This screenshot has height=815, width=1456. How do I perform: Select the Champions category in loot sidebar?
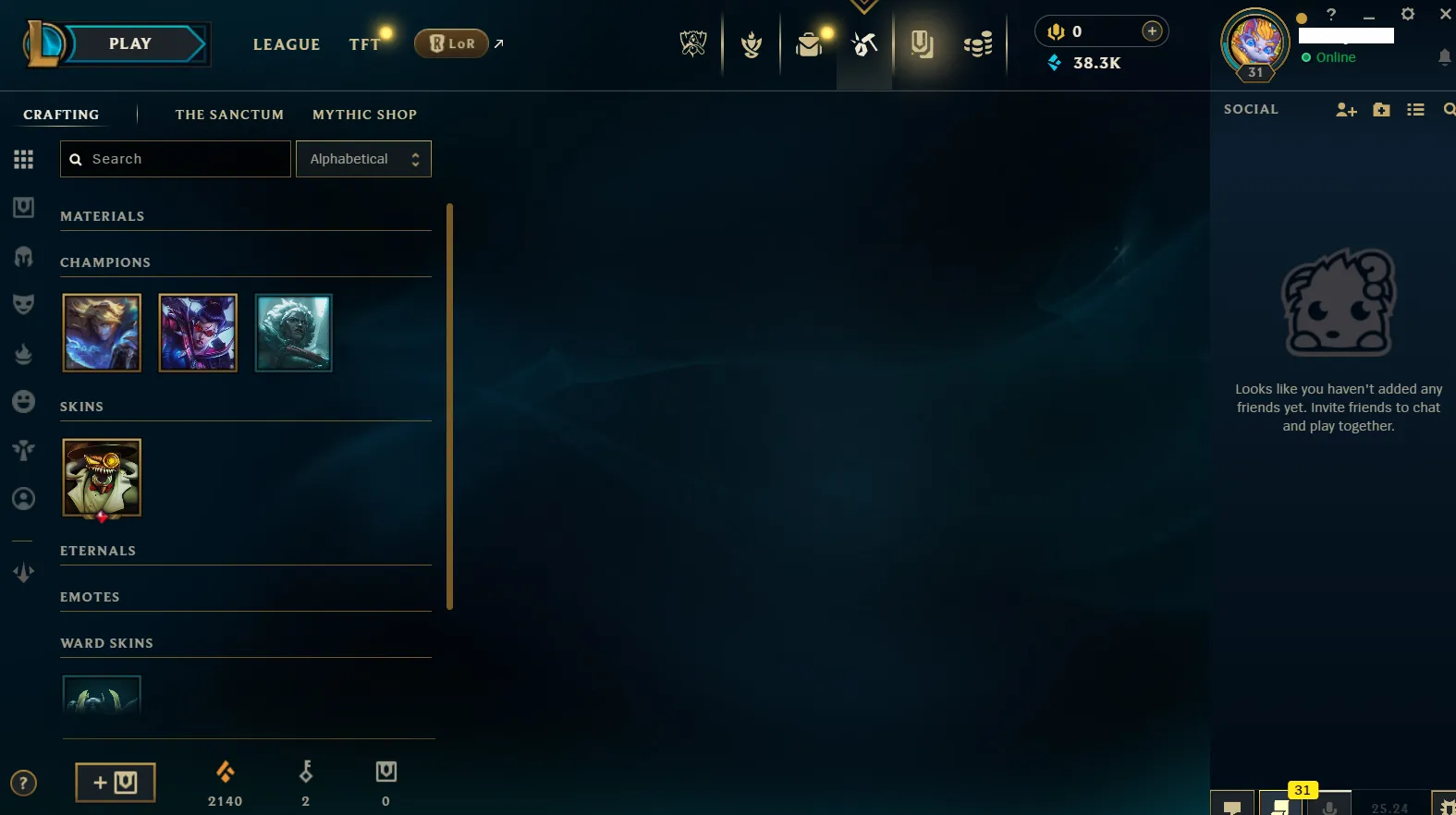point(23,257)
